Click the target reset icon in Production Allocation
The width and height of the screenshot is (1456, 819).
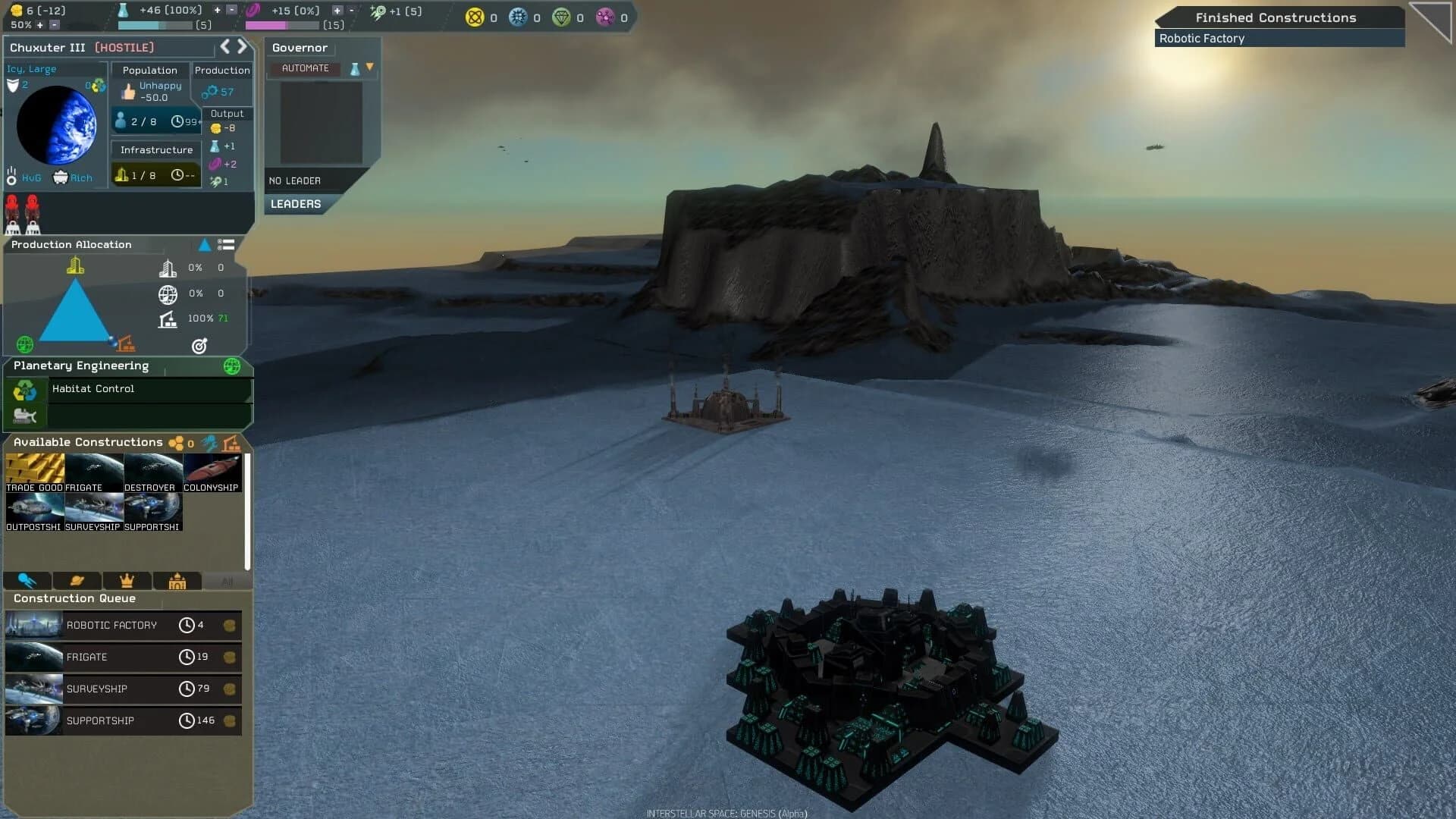pos(199,345)
